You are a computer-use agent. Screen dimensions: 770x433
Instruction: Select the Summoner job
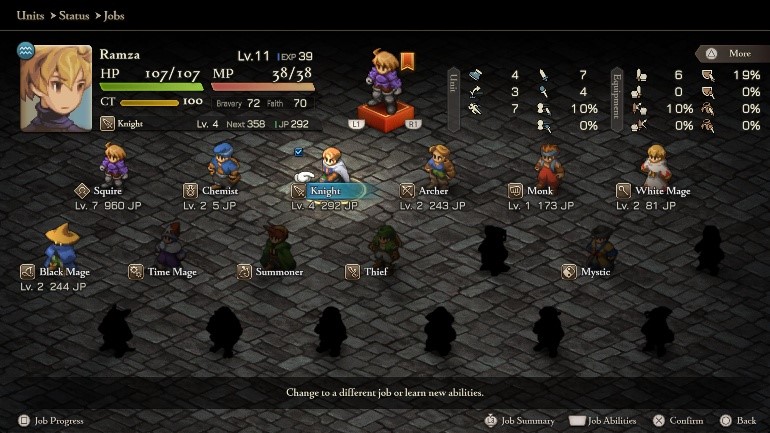point(279,271)
